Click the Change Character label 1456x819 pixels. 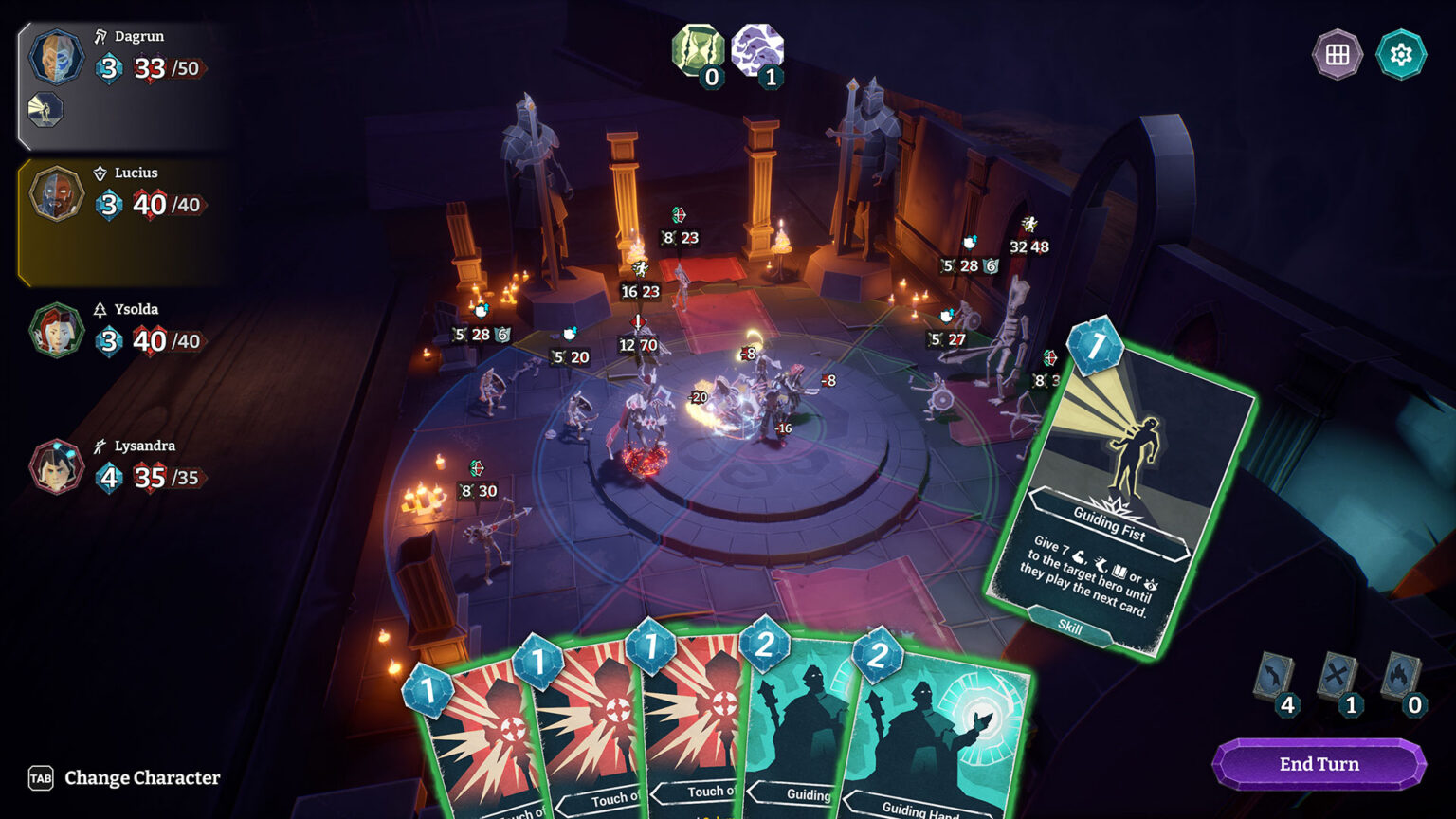point(140,778)
